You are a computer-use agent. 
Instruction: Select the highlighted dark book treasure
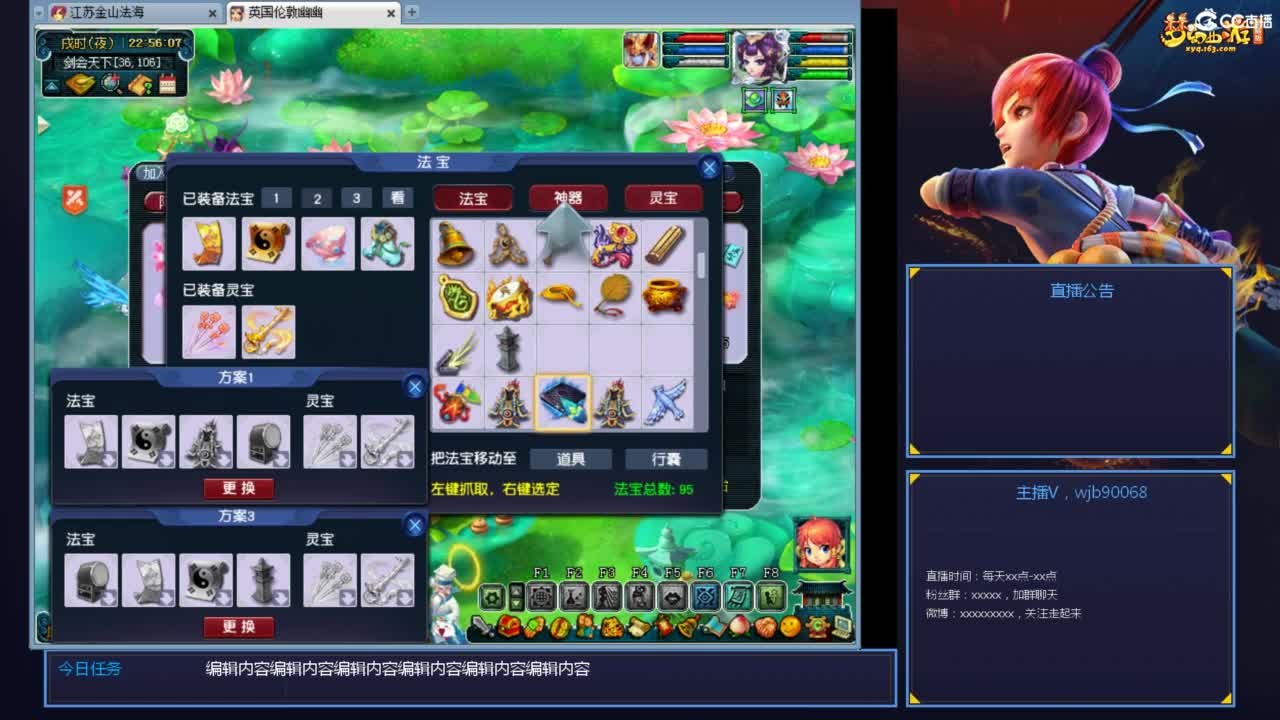tap(563, 402)
